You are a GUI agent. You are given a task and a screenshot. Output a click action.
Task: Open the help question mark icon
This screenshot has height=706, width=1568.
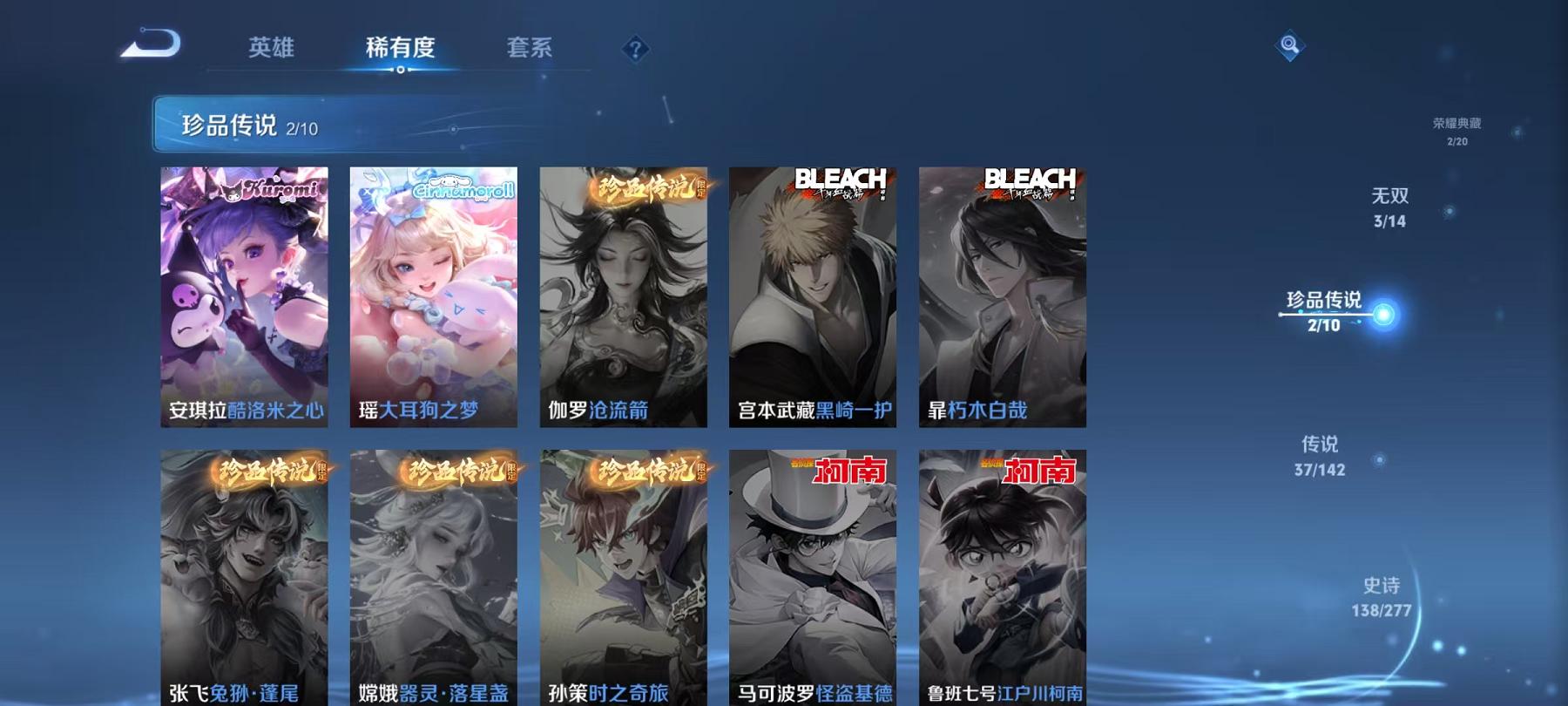636,48
